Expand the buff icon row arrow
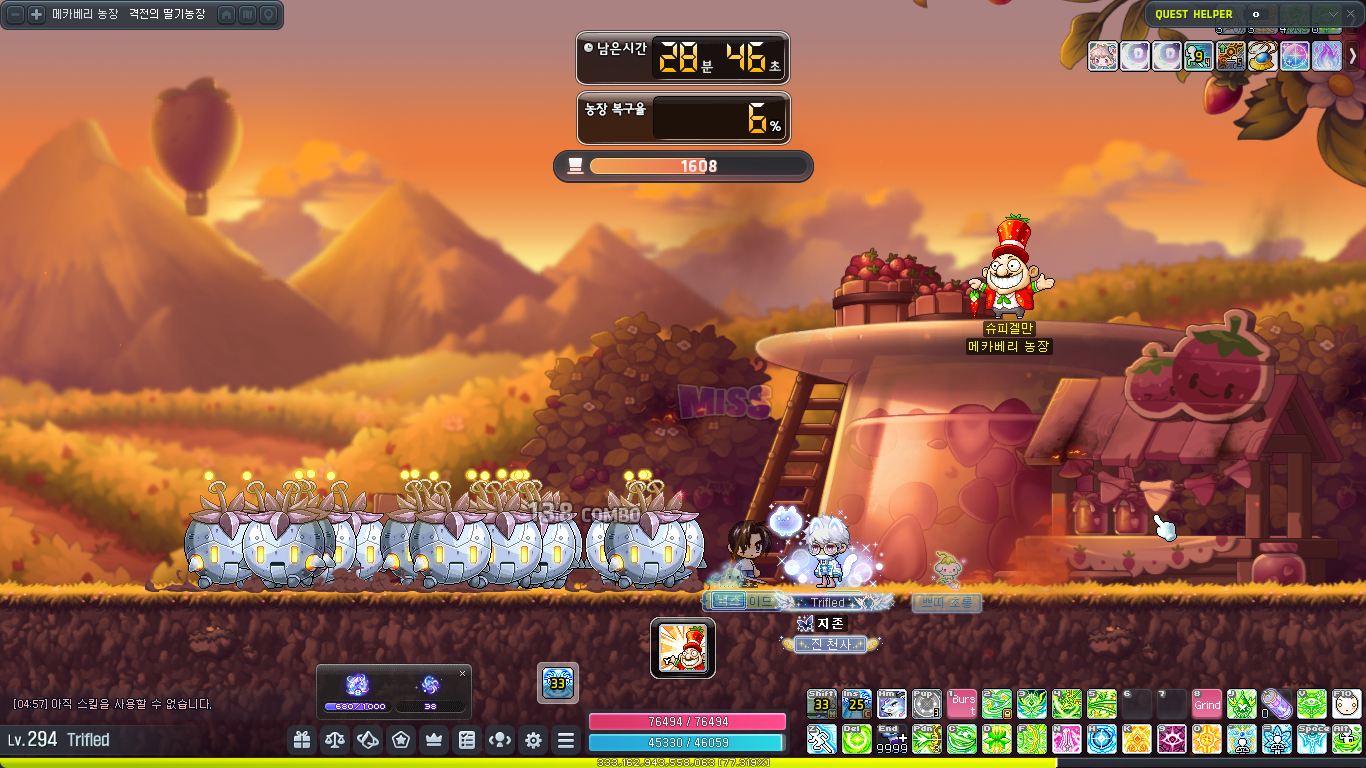 pyautogui.click(x=1353, y=55)
